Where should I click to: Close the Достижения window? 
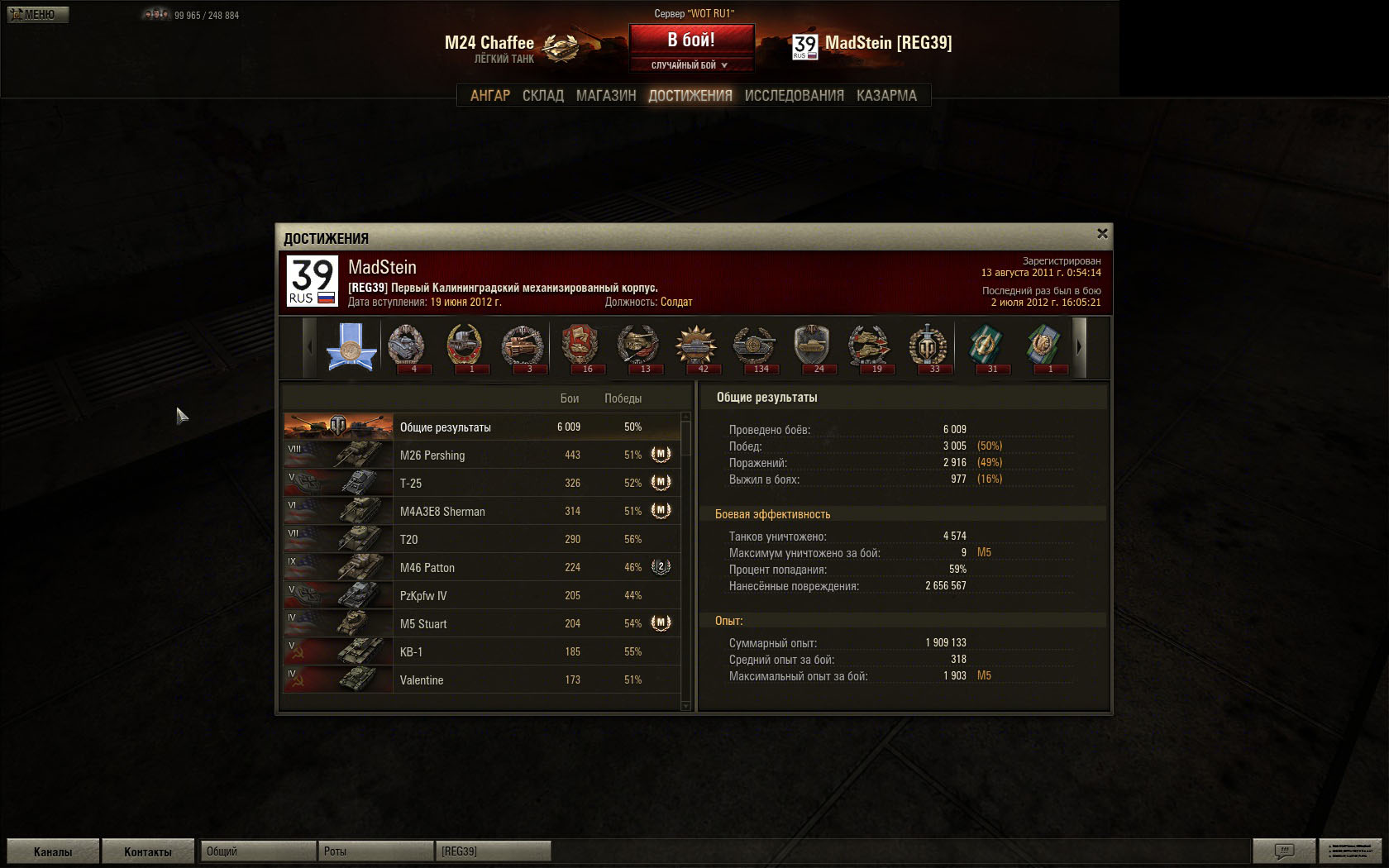coord(1102,234)
